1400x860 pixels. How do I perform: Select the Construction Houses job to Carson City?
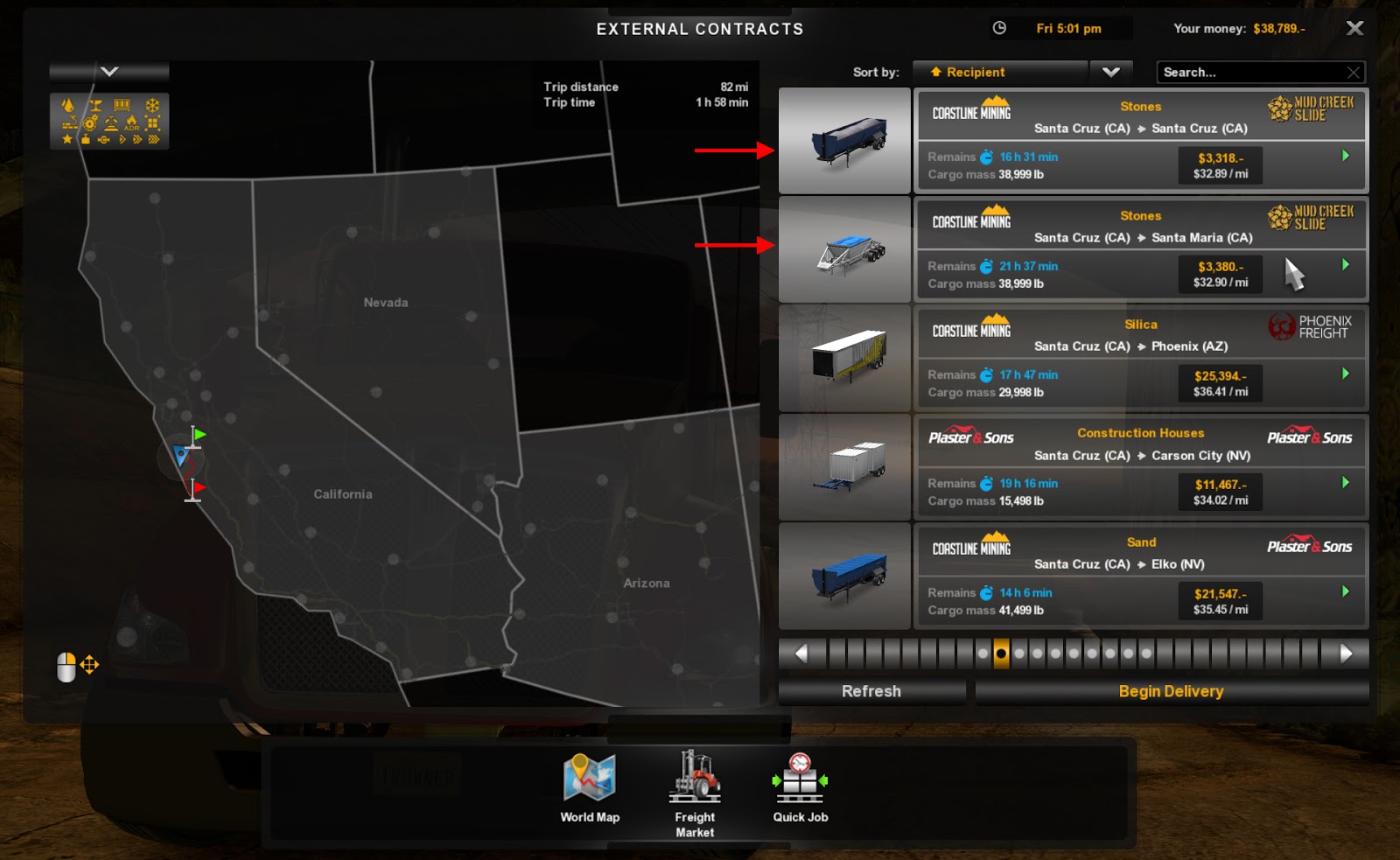point(1140,467)
